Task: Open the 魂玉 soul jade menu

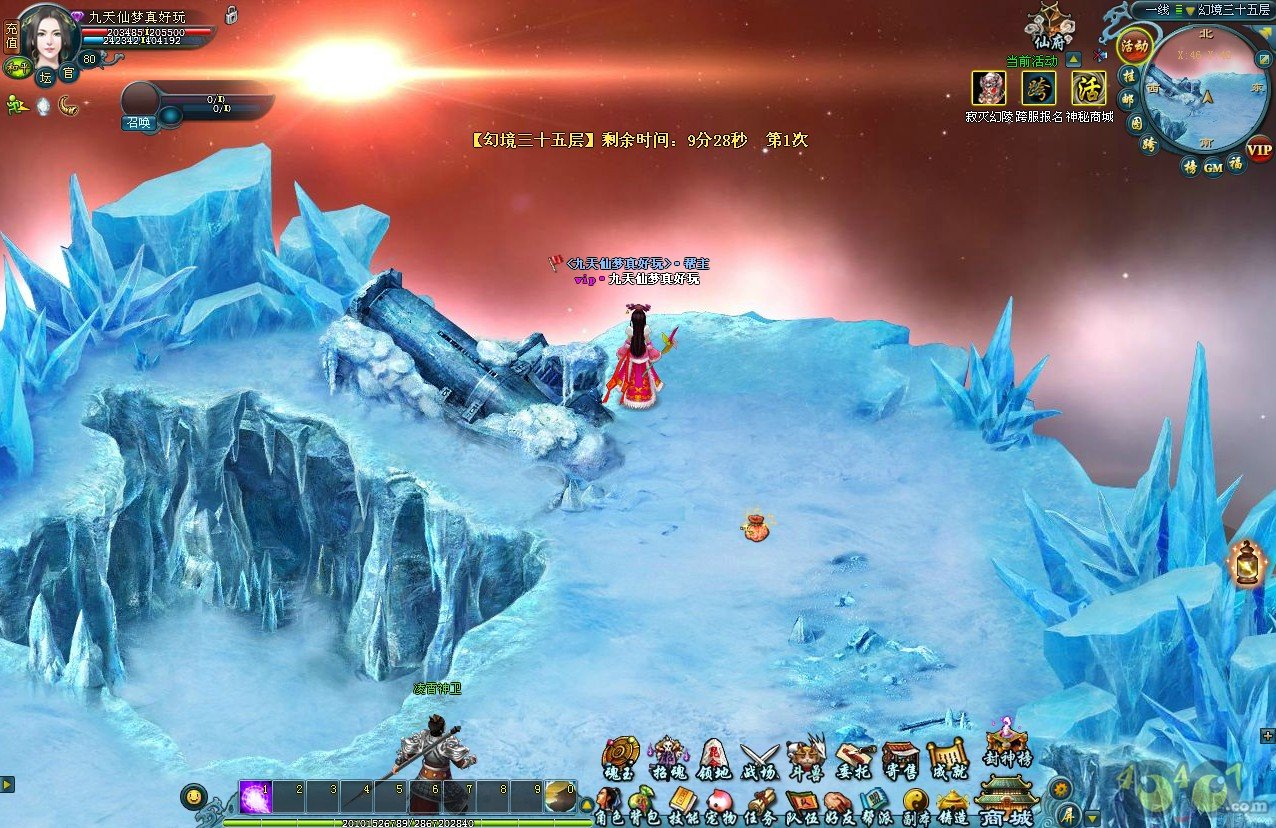Action: pos(619,757)
